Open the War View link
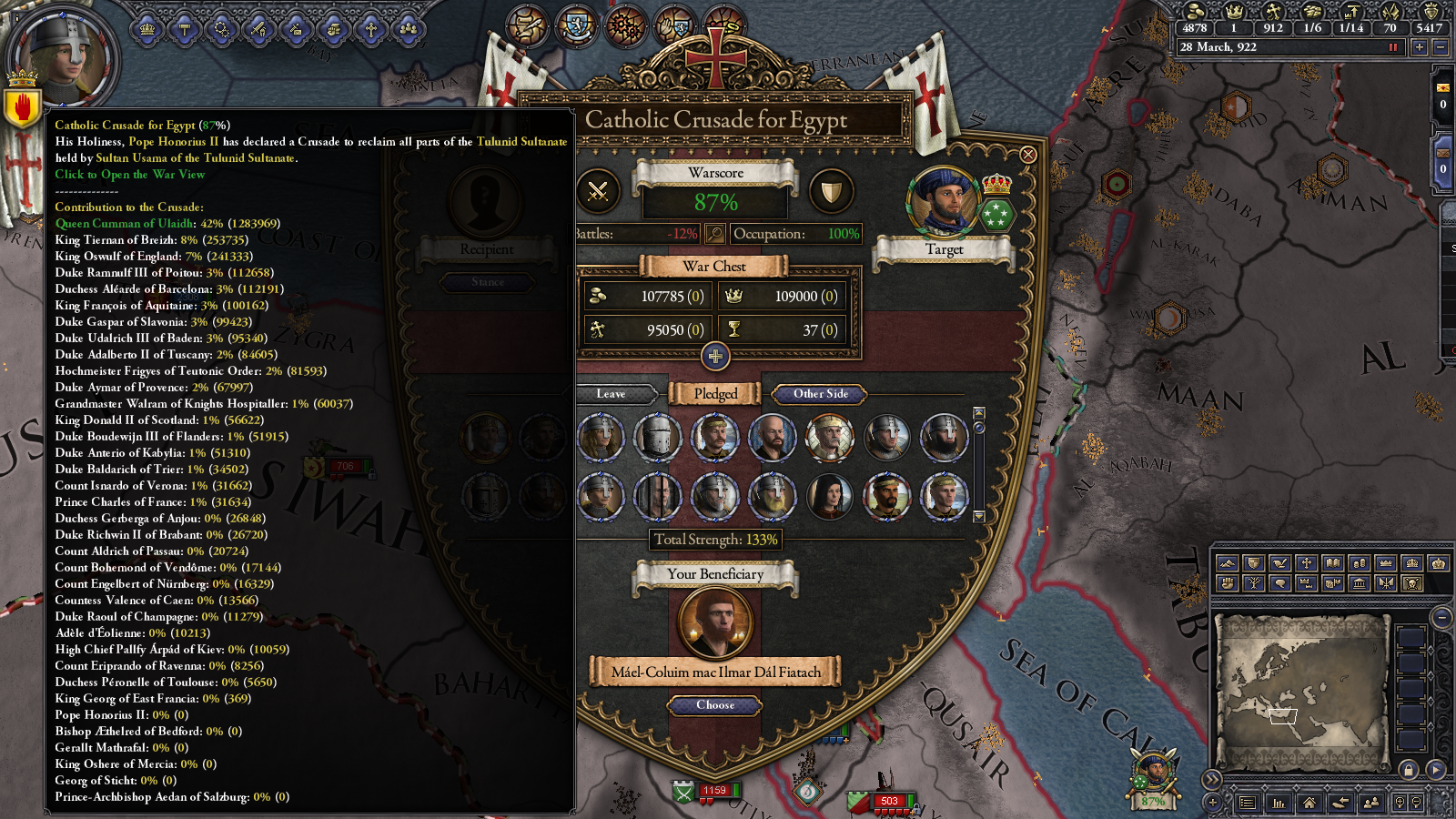This screenshot has width=1456, height=819. (132, 174)
